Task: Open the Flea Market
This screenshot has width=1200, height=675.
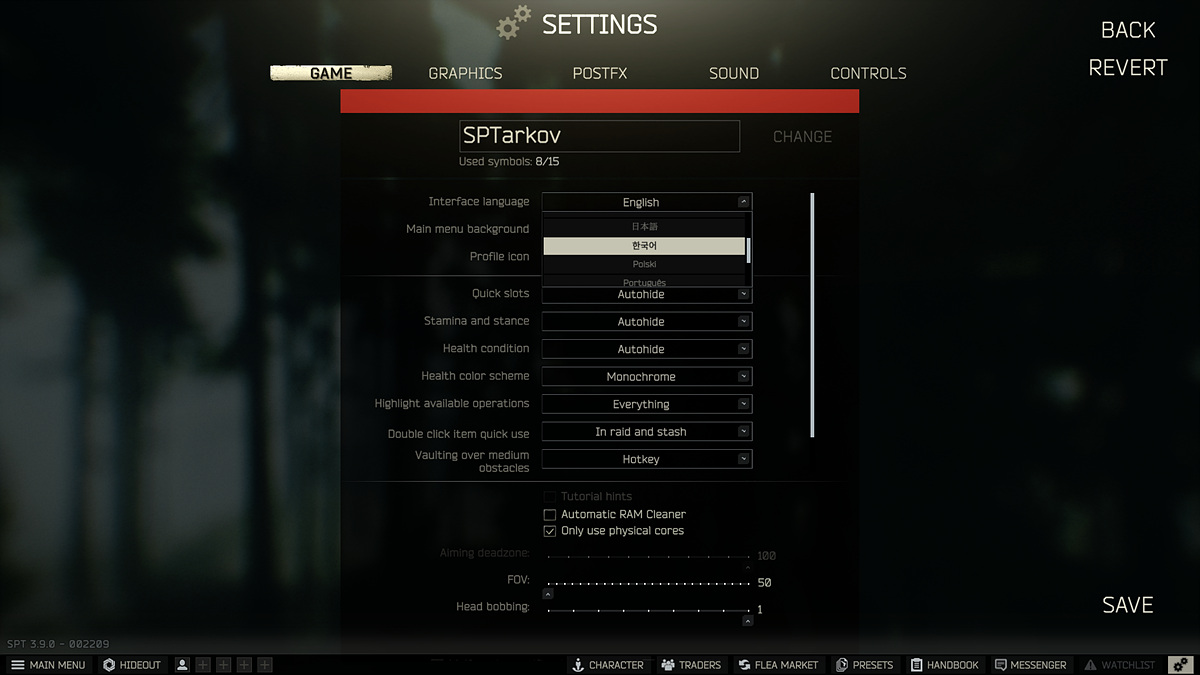Action: pyautogui.click(x=778, y=665)
